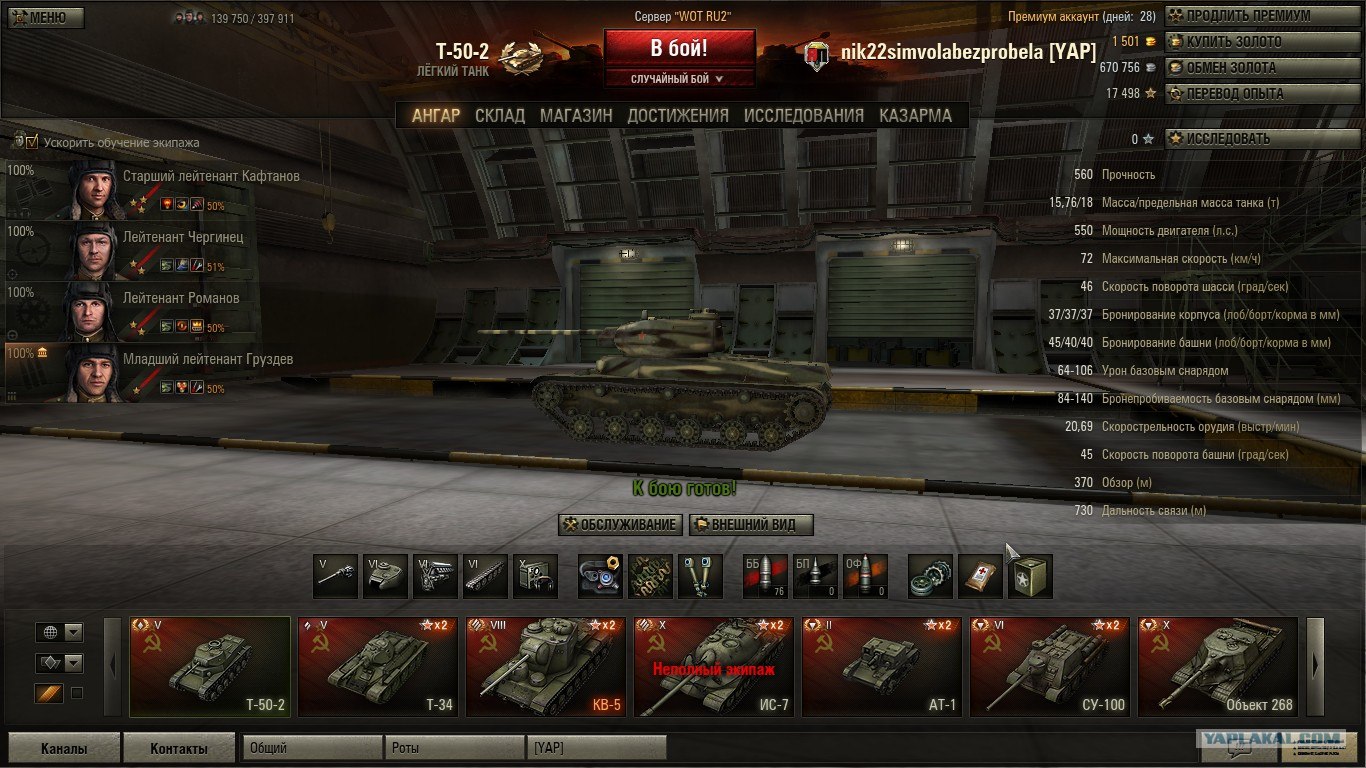This screenshot has width=1366, height=768.
Task: Click the ПЕРЕВОД ОПЫТА button
Action: coord(1250,94)
